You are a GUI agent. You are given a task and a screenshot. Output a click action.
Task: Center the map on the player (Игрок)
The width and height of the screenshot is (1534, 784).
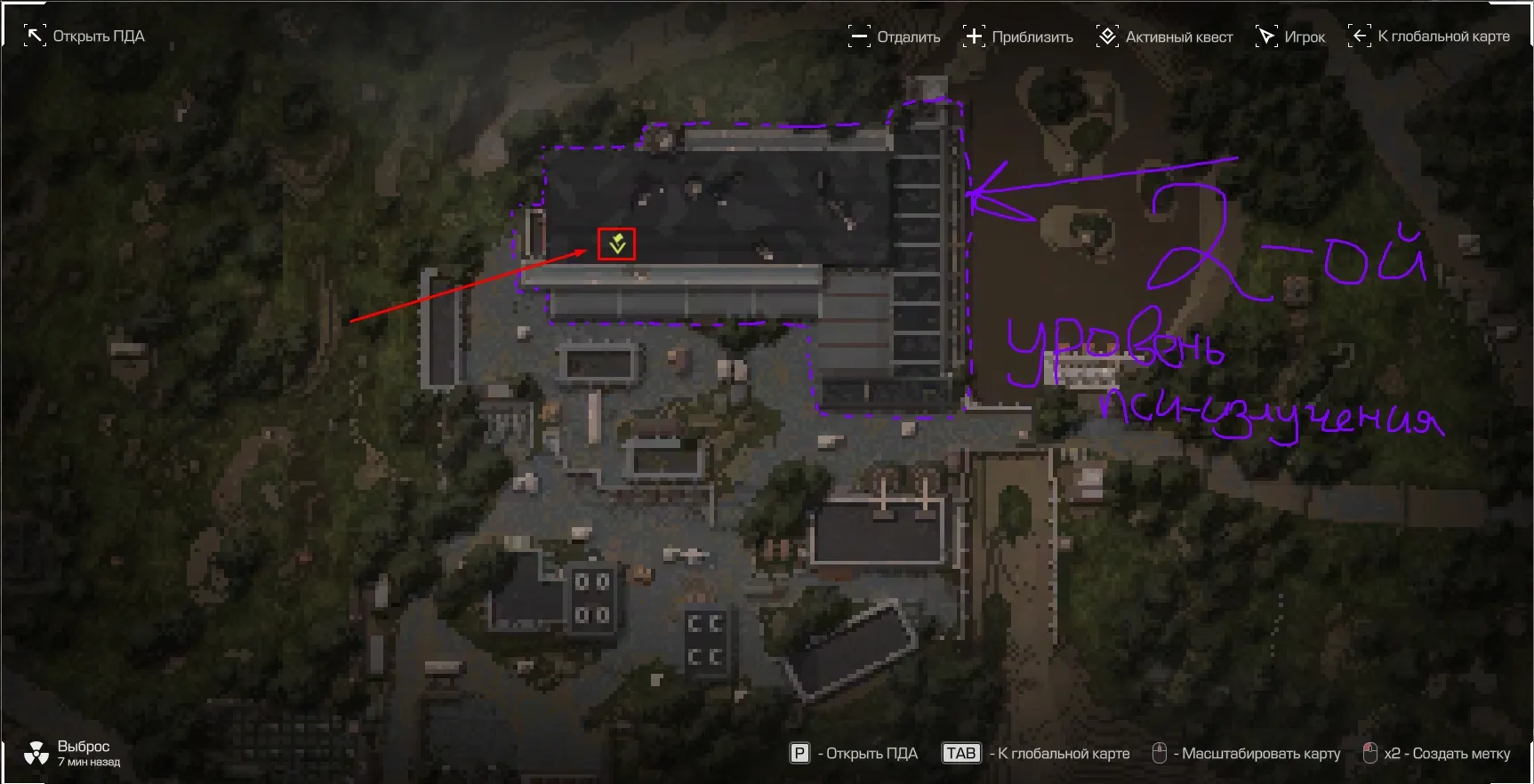click(x=1290, y=36)
